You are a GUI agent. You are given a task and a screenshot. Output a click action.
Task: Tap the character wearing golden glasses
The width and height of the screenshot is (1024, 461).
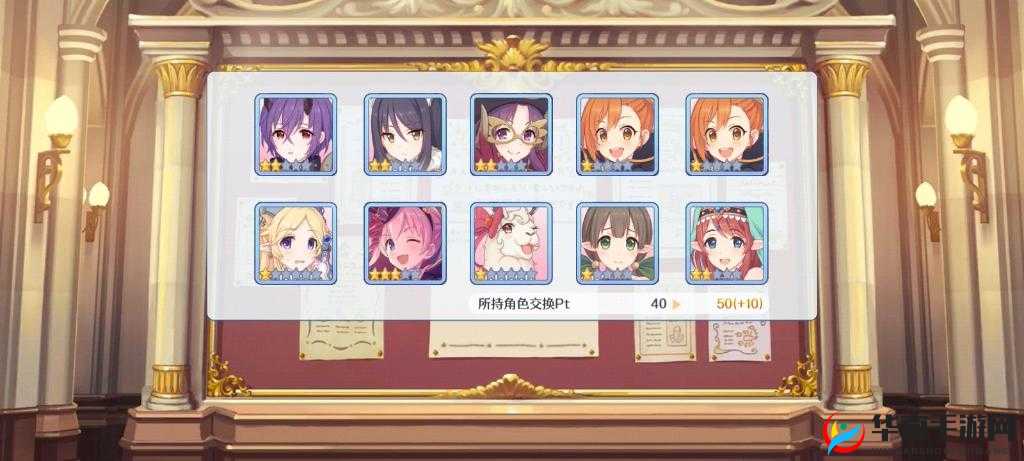click(511, 135)
